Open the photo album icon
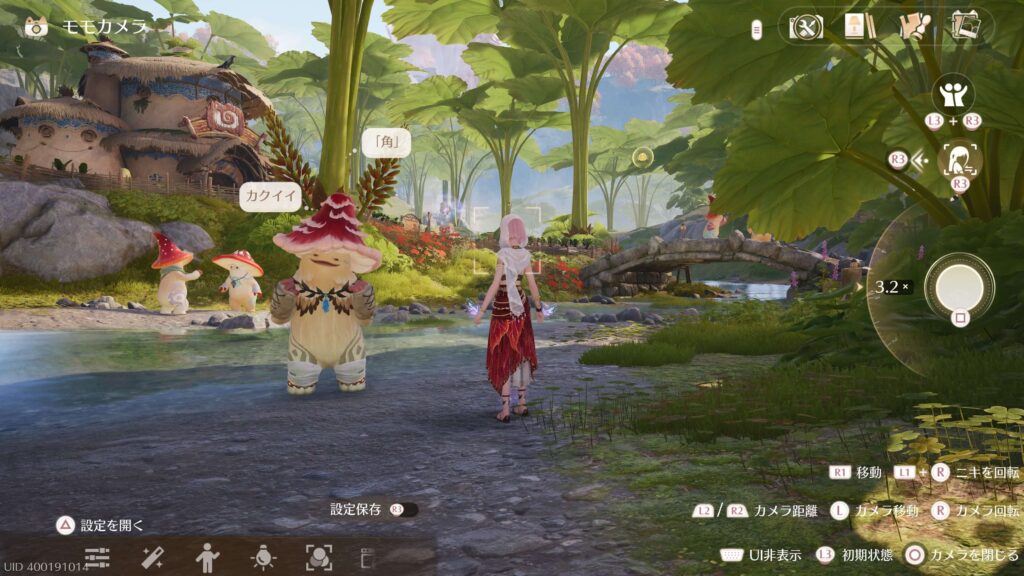Viewport: 1024px width, 576px height. click(966, 26)
